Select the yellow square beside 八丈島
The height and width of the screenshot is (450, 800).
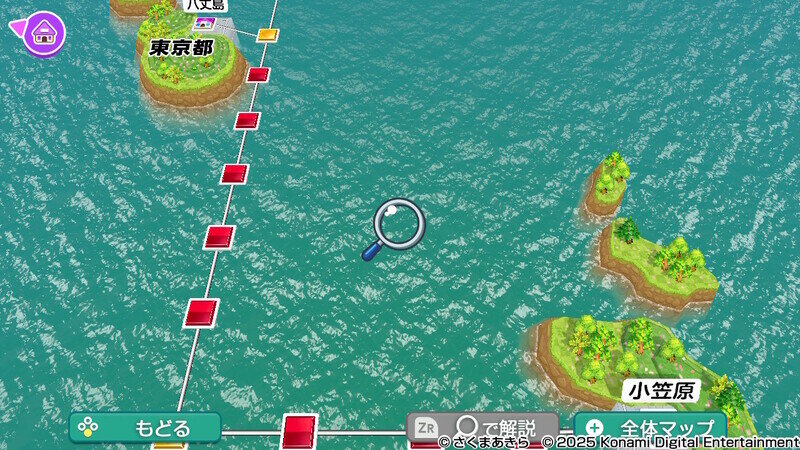coord(266,35)
